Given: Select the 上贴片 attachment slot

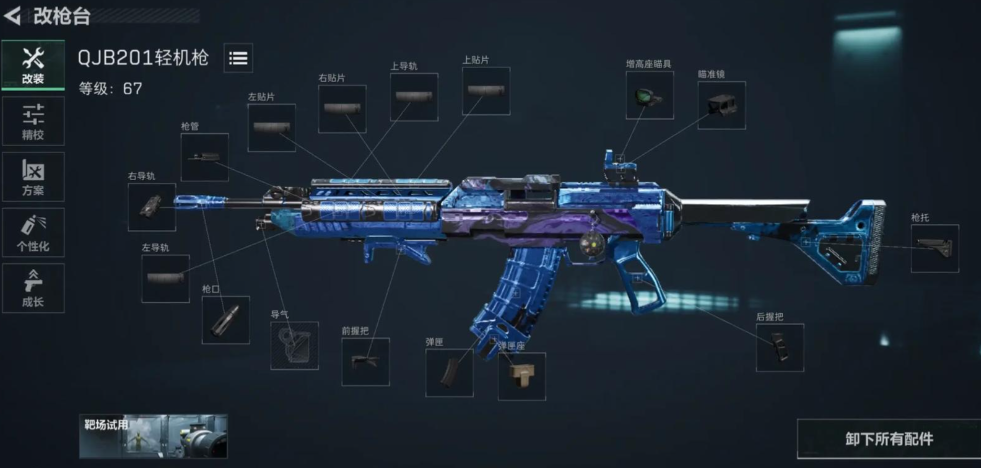Looking at the screenshot, I should pyautogui.click(x=486, y=91).
